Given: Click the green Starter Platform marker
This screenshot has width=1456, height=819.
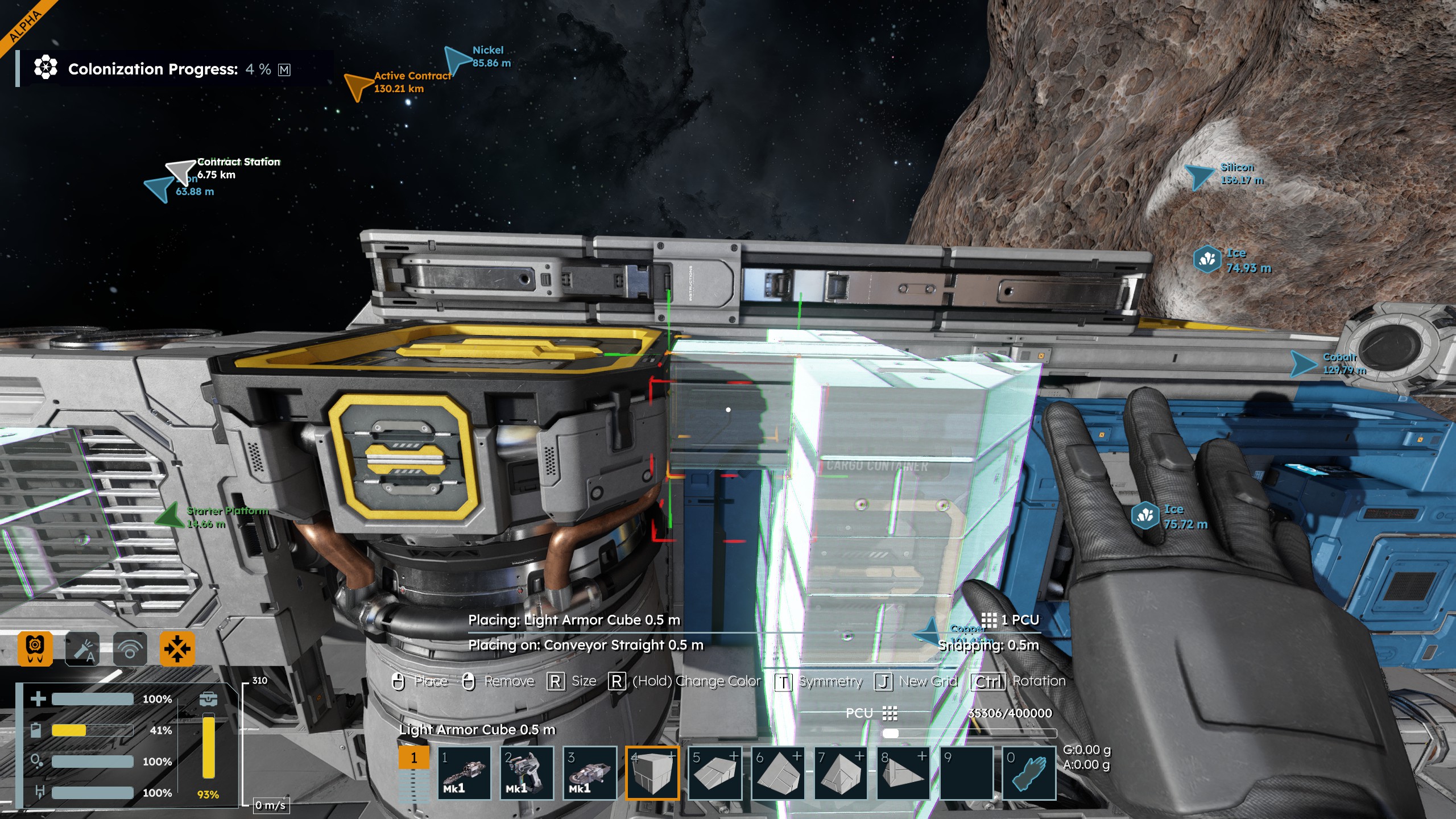Looking at the screenshot, I should (169, 515).
